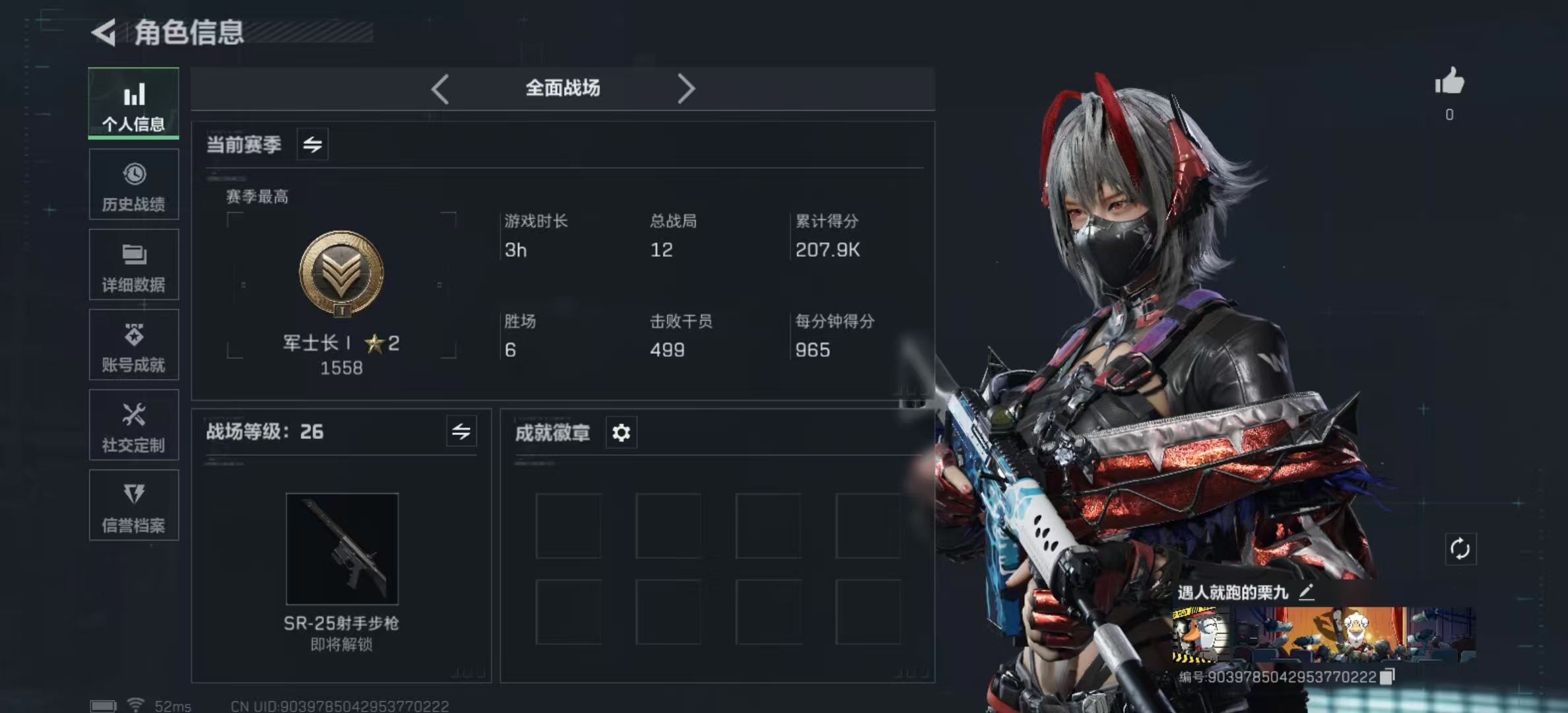Open 成就徽章 gear settings
Screen dimensions: 1568x713
point(621,433)
